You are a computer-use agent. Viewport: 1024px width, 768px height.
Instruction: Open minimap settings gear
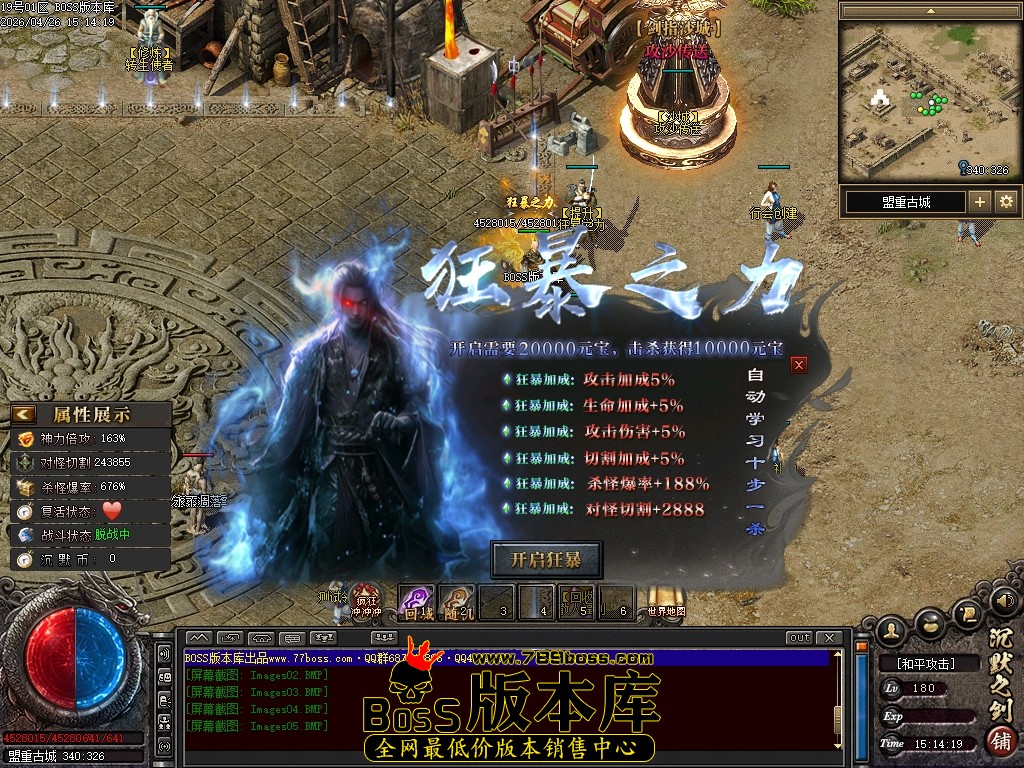pyautogui.click(x=1006, y=202)
